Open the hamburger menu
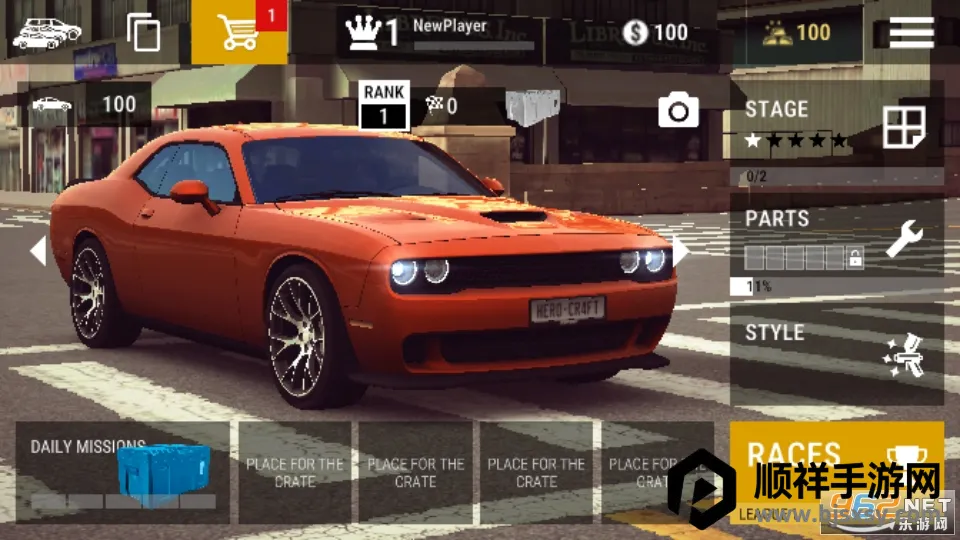The height and width of the screenshot is (540, 960). [911, 32]
